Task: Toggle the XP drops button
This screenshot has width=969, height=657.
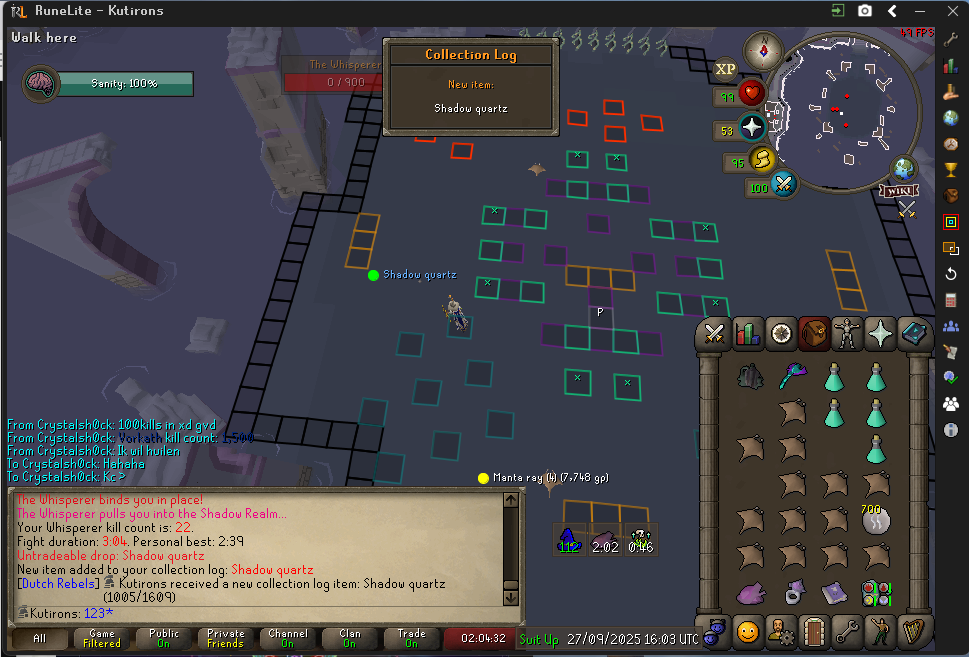Action: pyautogui.click(x=725, y=70)
